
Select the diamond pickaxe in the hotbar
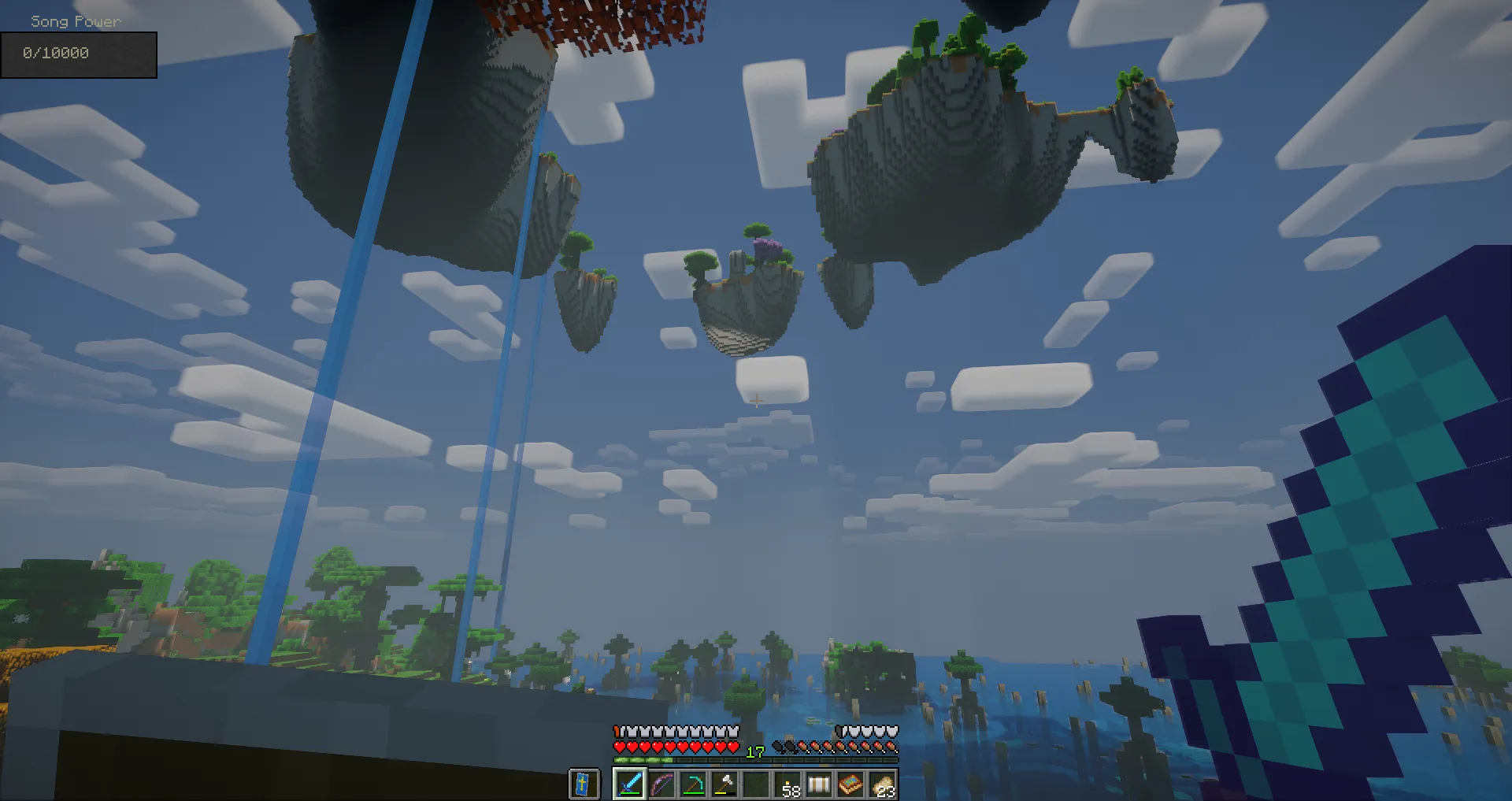pyautogui.click(x=695, y=784)
